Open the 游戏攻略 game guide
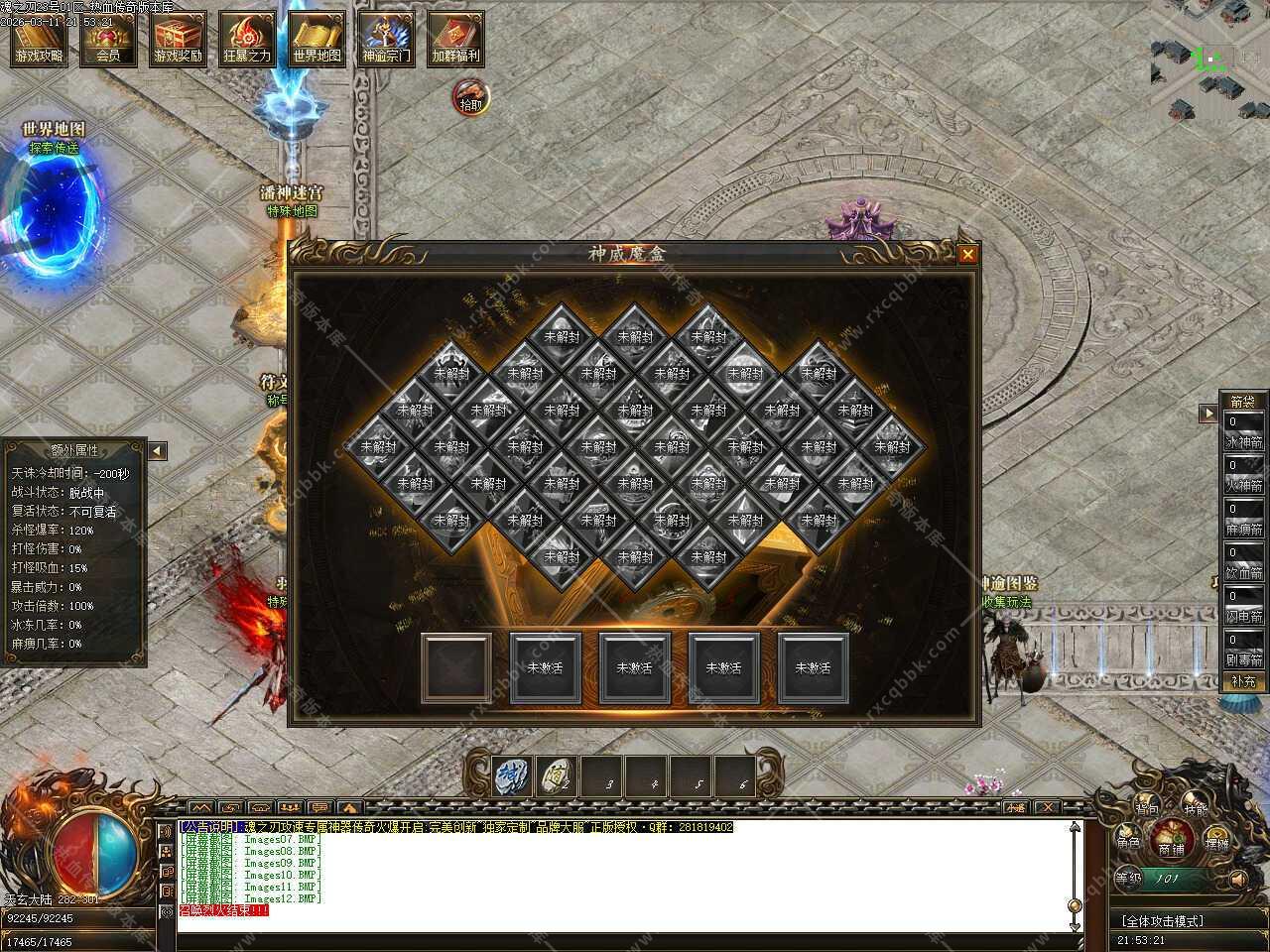The height and width of the screenshot is (952, 1270). tap(39, 39)
